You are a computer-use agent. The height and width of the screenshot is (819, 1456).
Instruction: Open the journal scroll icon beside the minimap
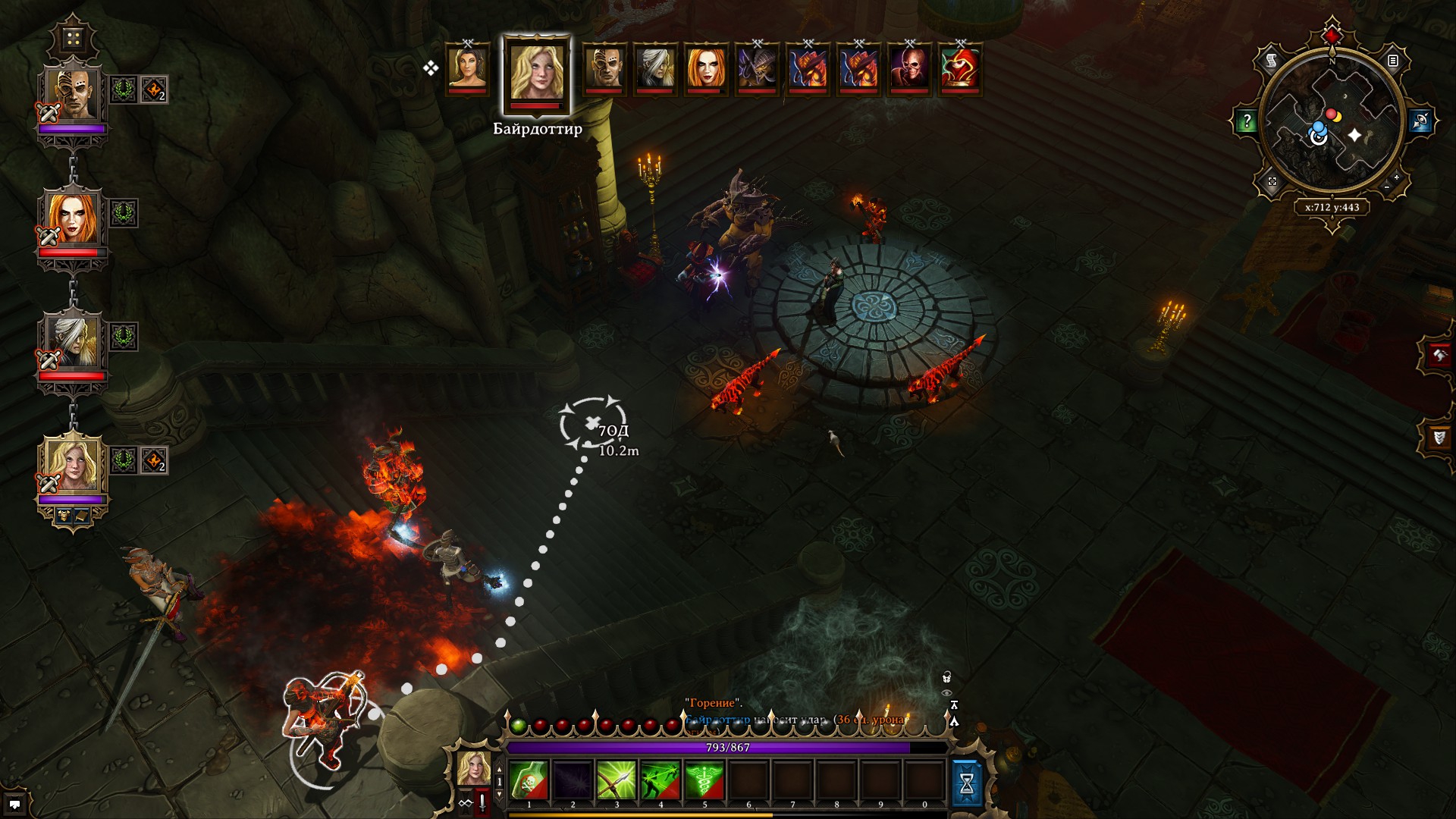1272,60
